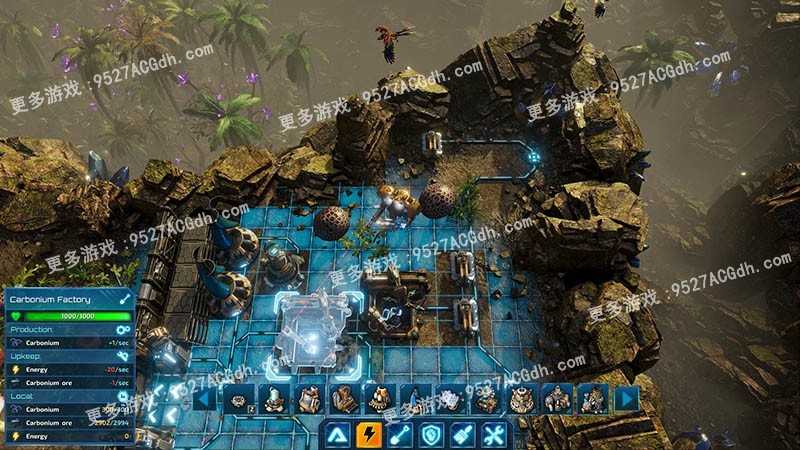Select the lightning bolt energy category

pos(369,435)
